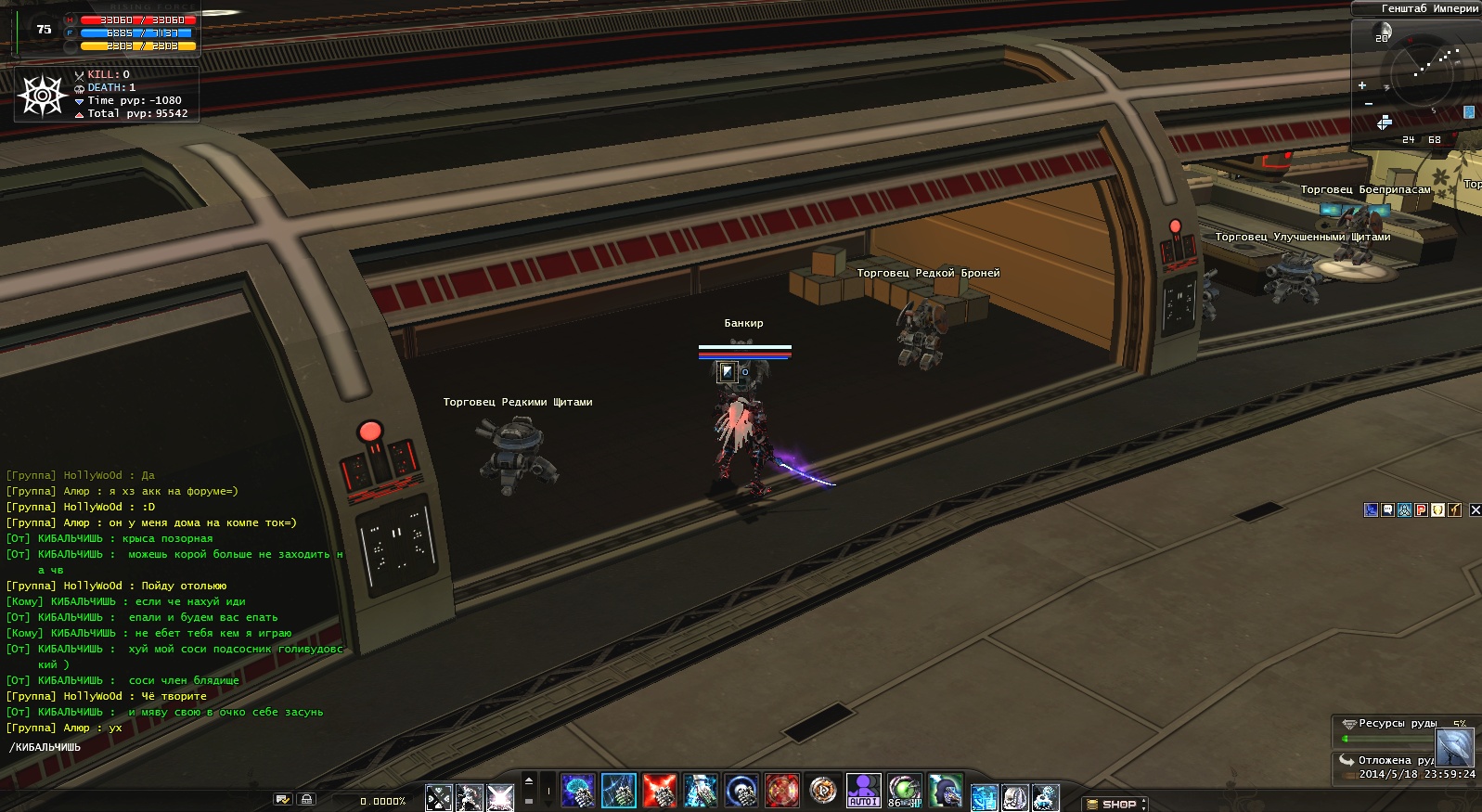
Task: Click the highlighted blue lightning gauntlet skill
Action: pyautogui.click(x=619, y=791)
